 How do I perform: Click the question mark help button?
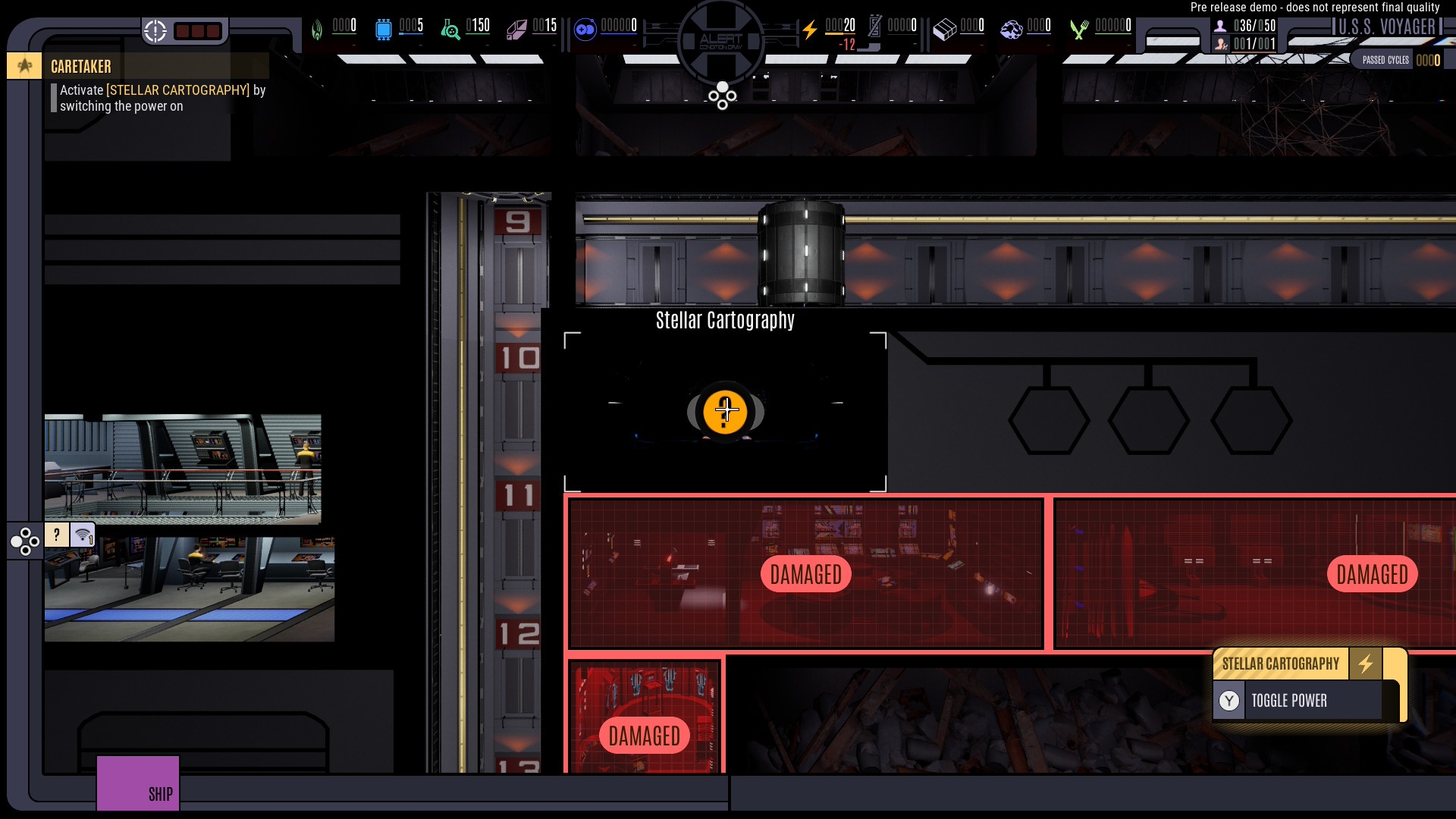(x=57, y=535)
